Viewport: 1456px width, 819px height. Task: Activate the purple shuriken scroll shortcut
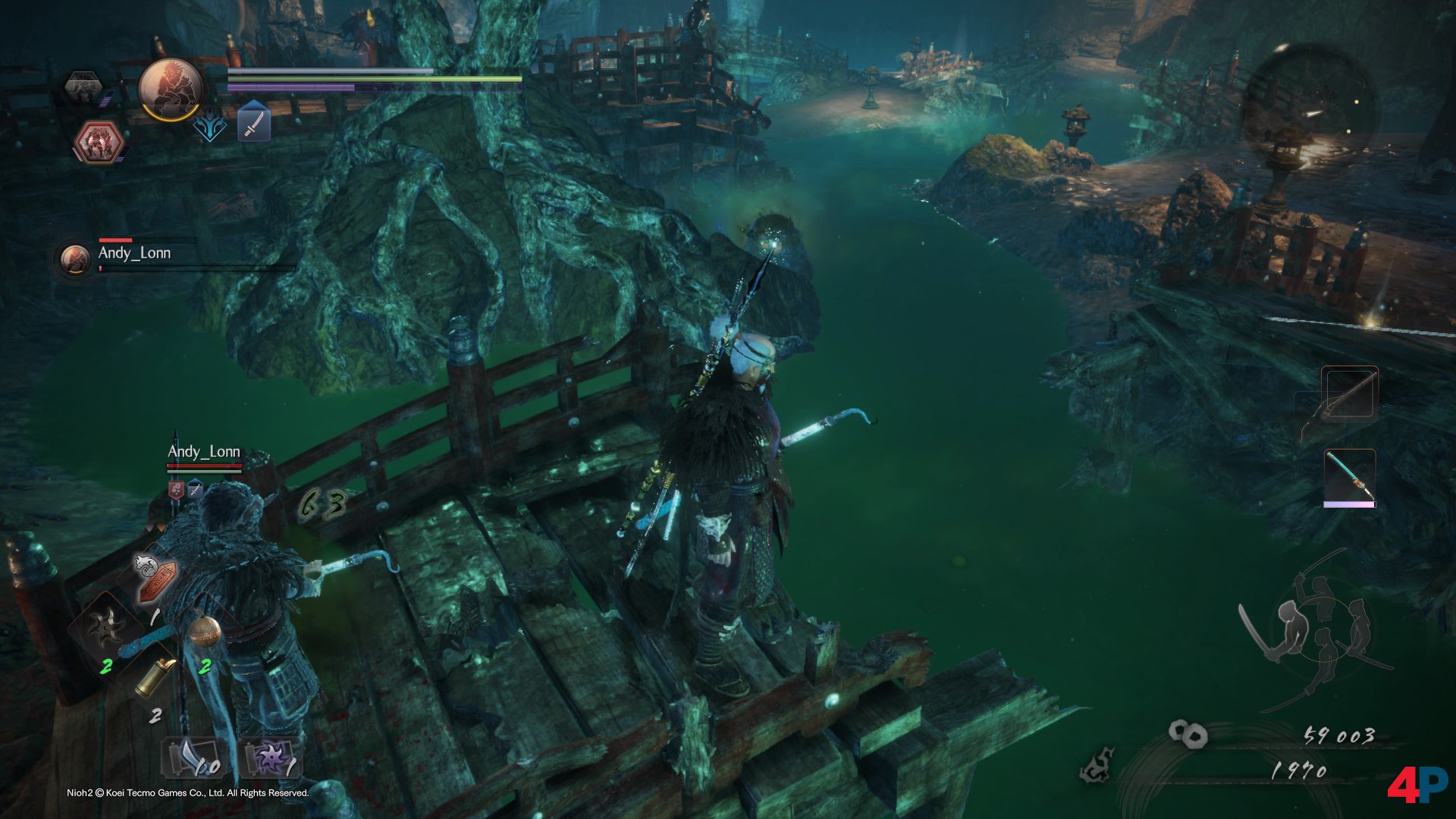point(271,758)
